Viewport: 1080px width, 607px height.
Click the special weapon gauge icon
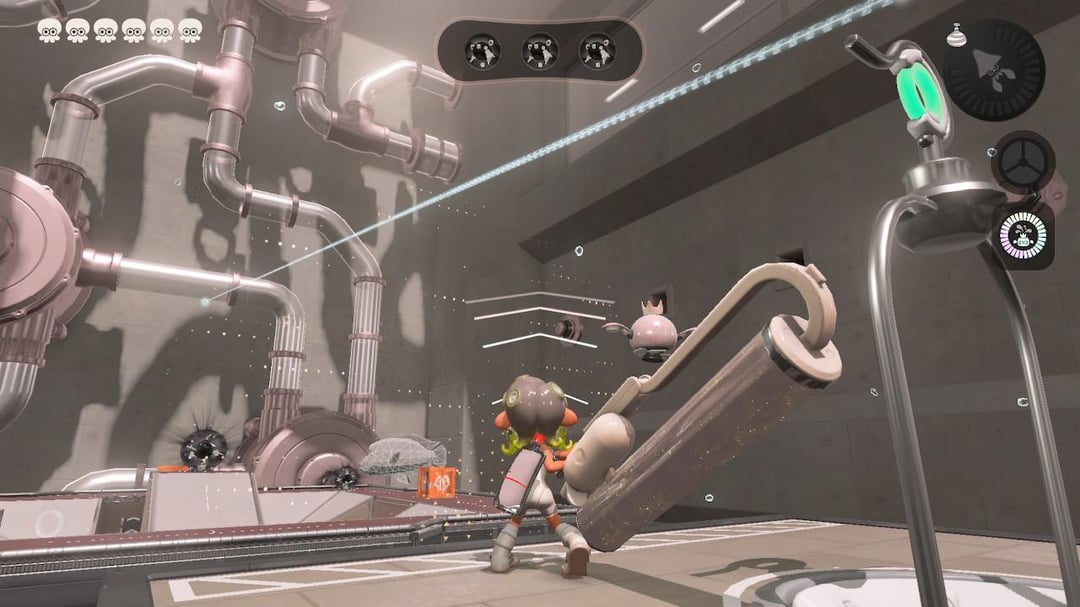(x=994, y=70)
